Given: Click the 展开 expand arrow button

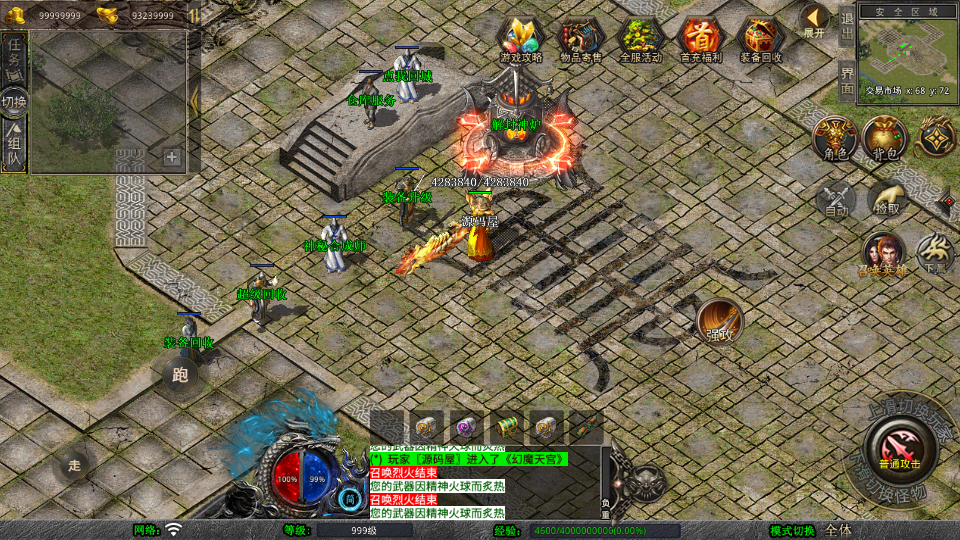Looking at the screenshot, I should coord(814,20).
